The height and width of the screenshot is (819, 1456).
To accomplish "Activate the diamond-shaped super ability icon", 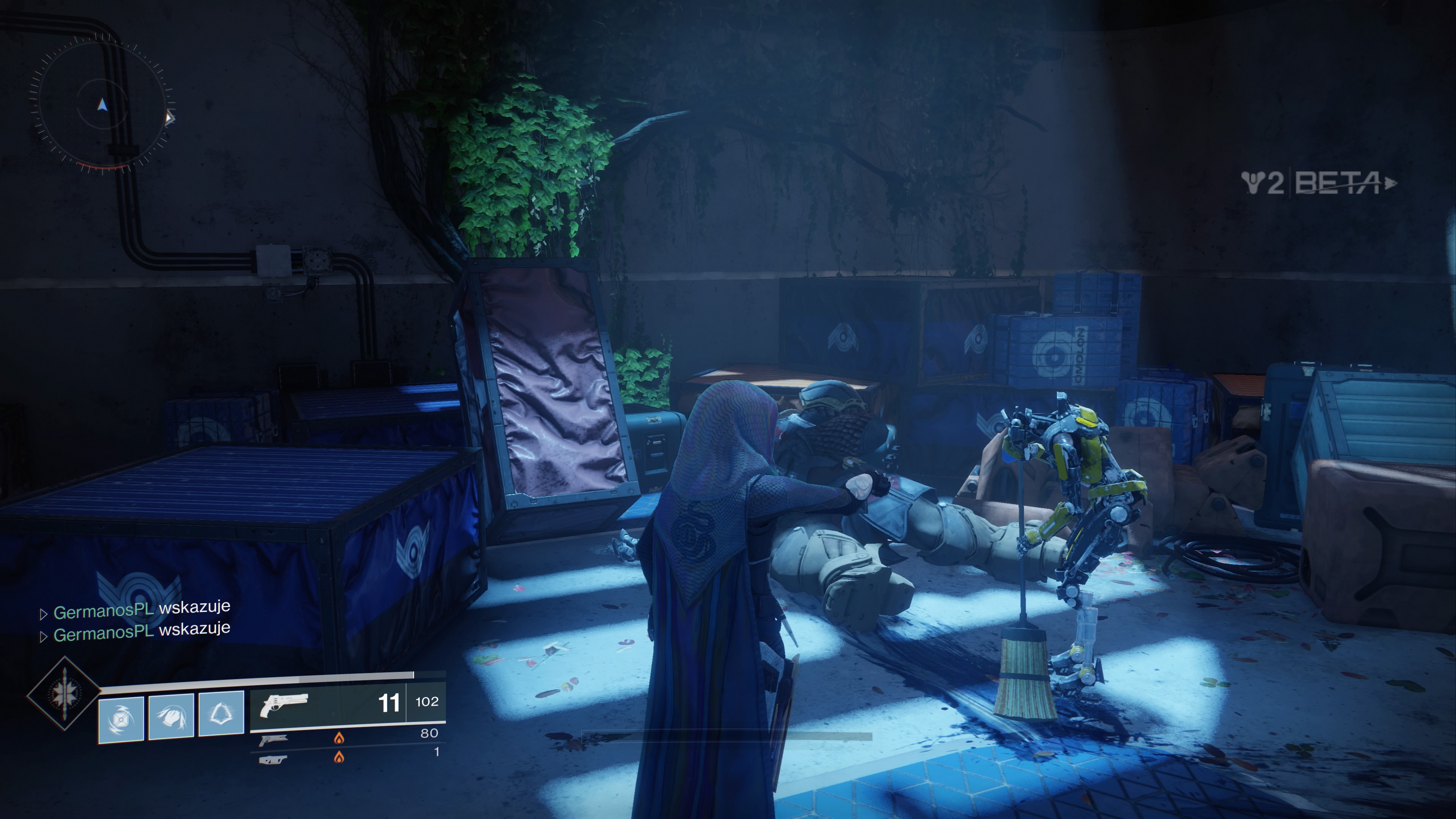I will click(x=64, y=693).
